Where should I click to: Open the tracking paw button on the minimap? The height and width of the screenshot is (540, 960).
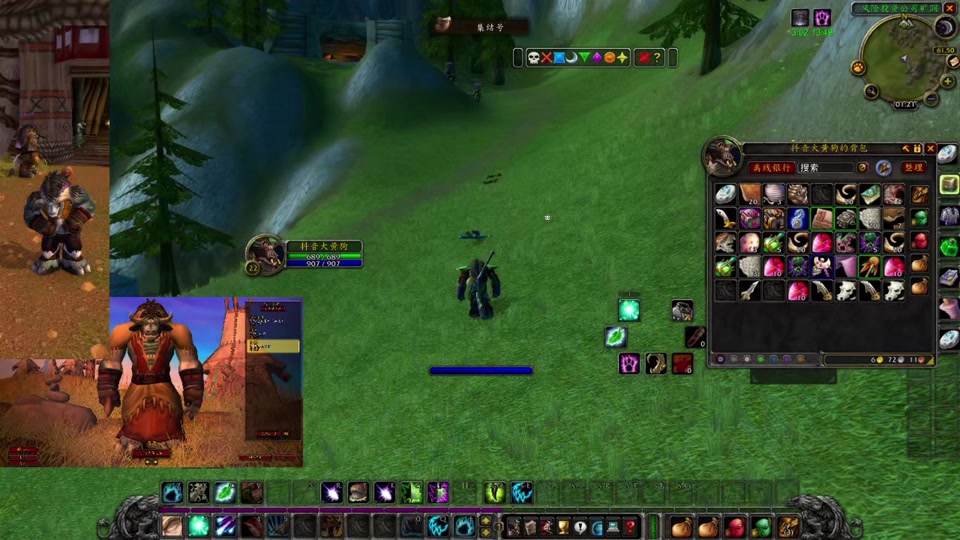pyautogui.click(x=858, y=68)
